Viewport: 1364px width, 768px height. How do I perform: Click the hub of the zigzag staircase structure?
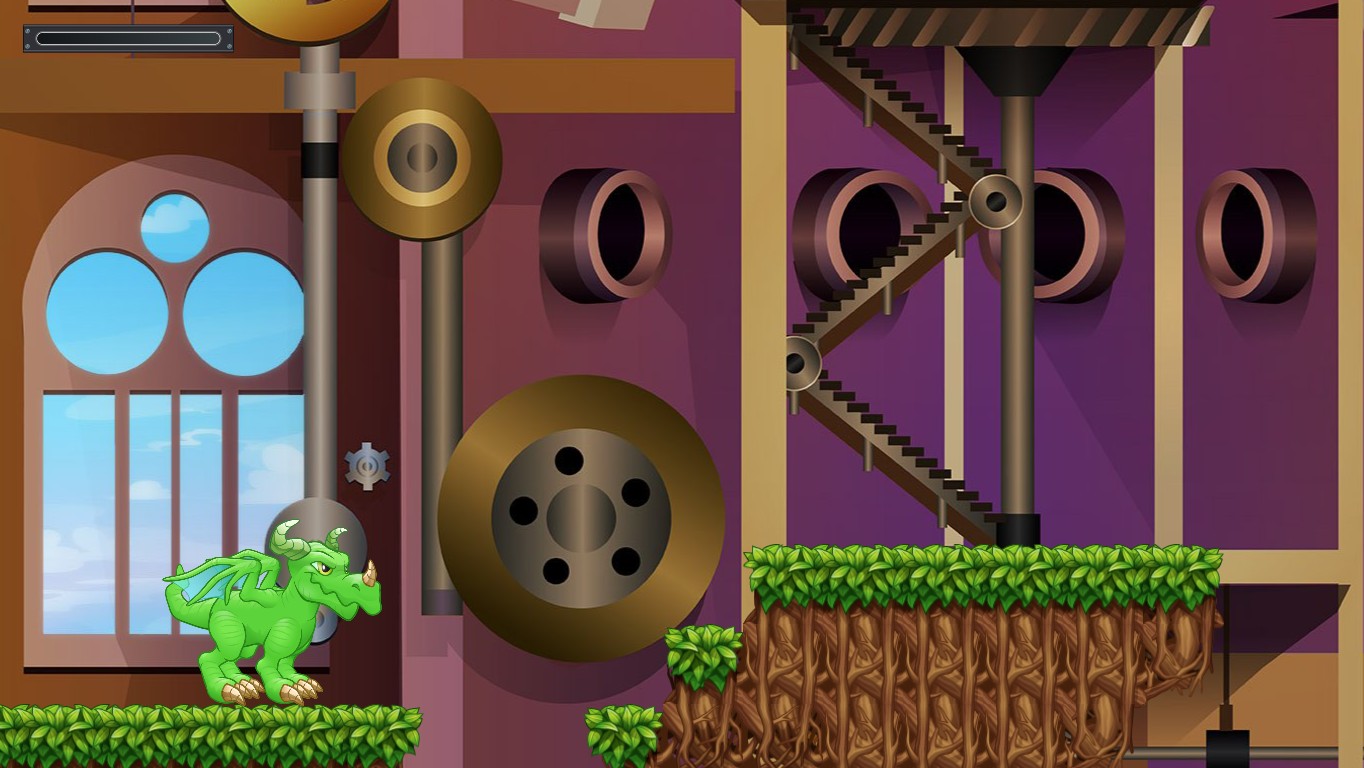click(995, 200)
